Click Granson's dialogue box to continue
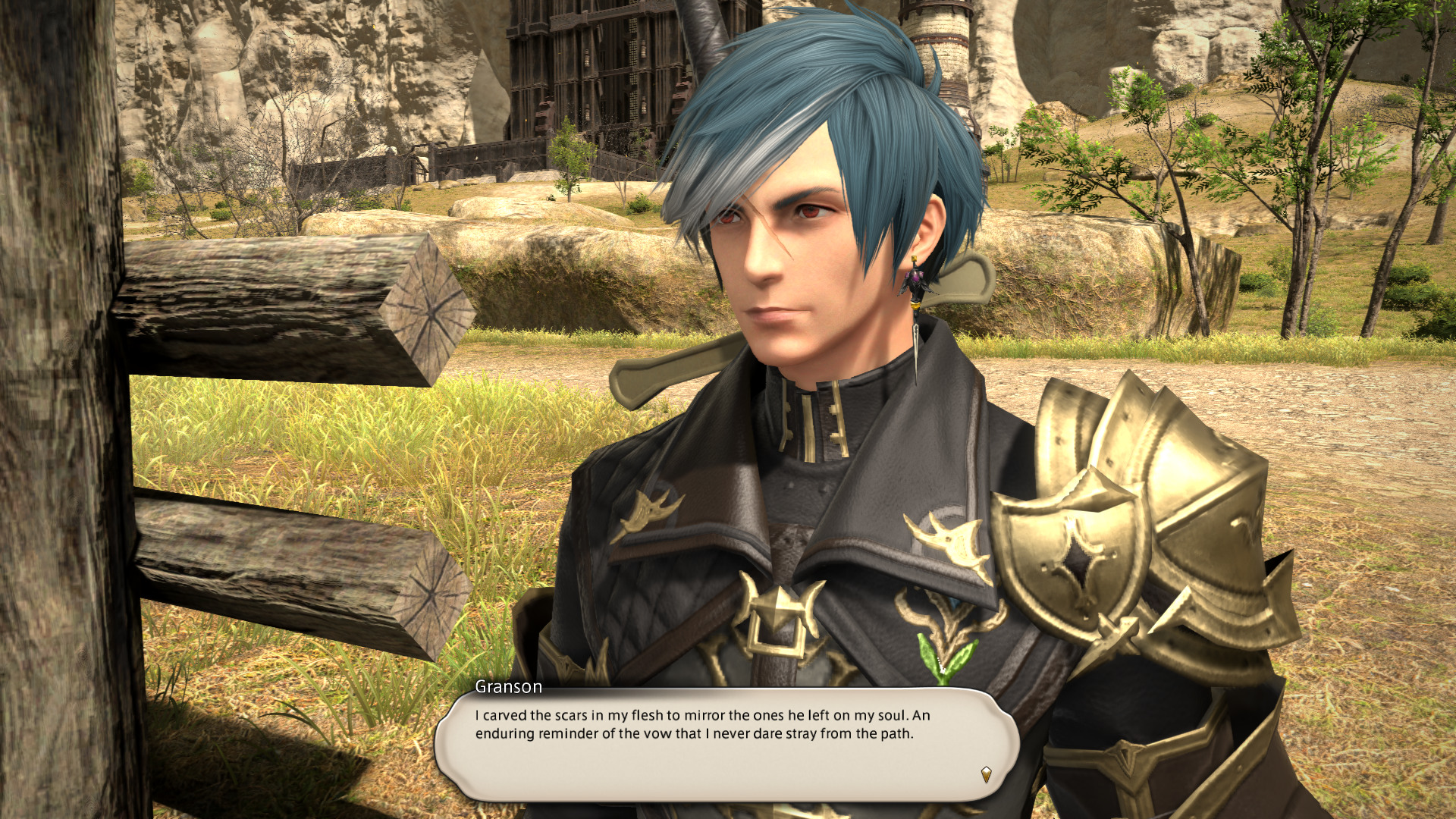 coord(726,744)
